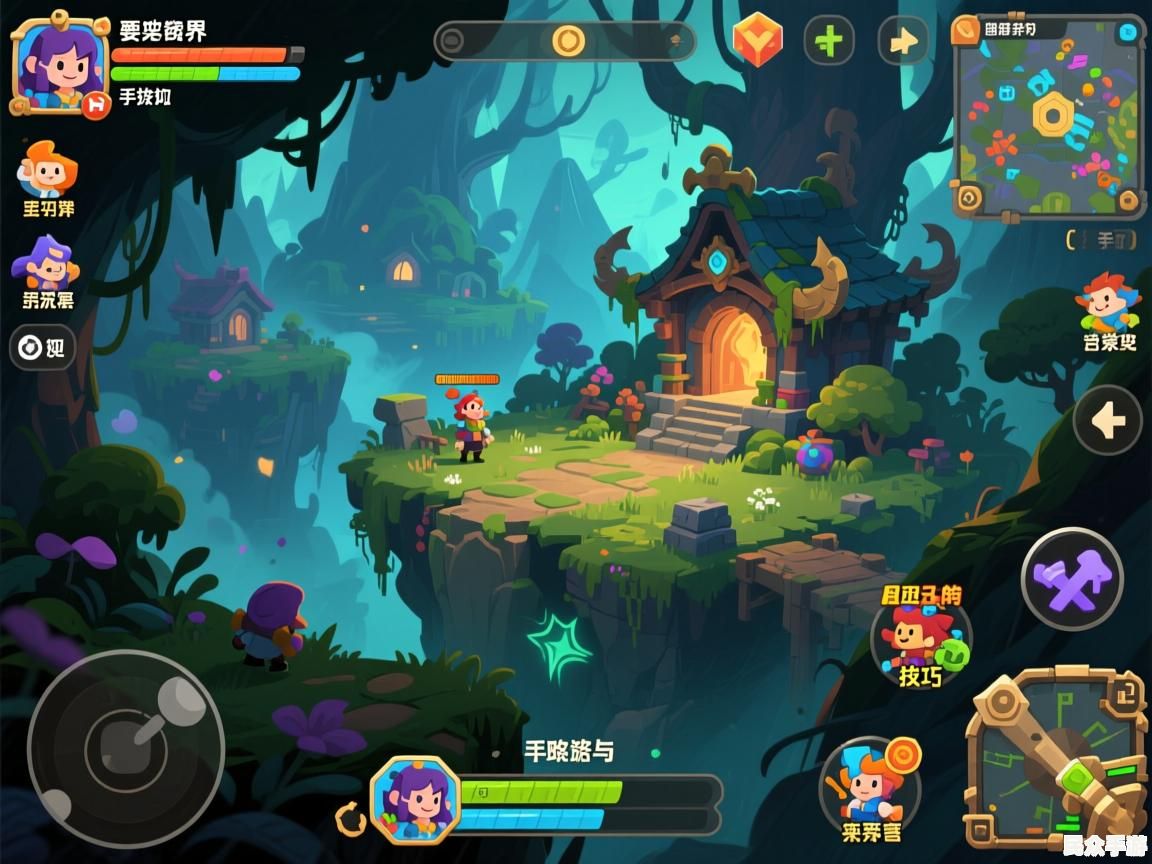
Task: Open the orange gem cube shop icon
Action: [x=757, y=41]
